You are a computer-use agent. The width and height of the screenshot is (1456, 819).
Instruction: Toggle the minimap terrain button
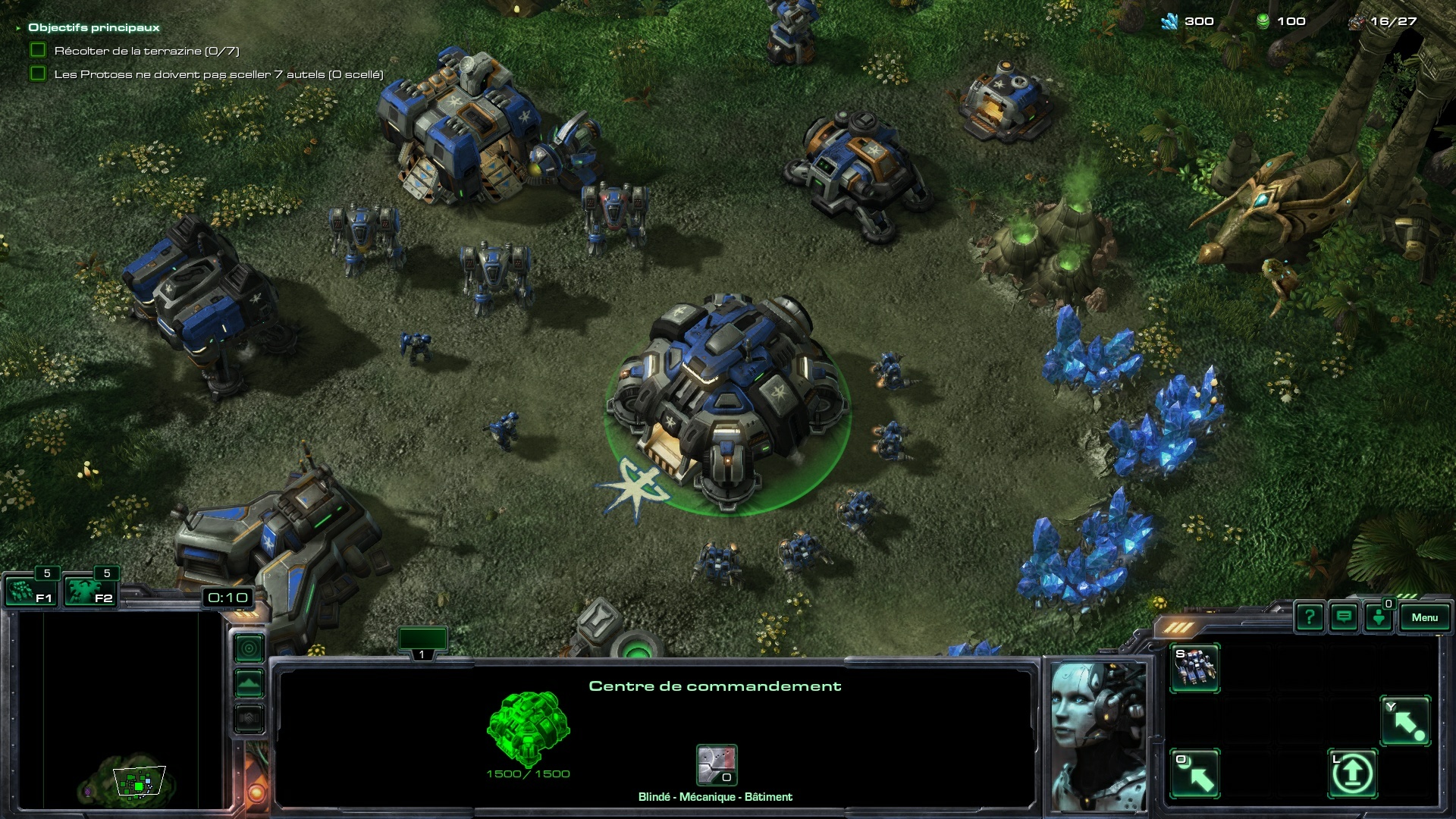click(249, 683)
